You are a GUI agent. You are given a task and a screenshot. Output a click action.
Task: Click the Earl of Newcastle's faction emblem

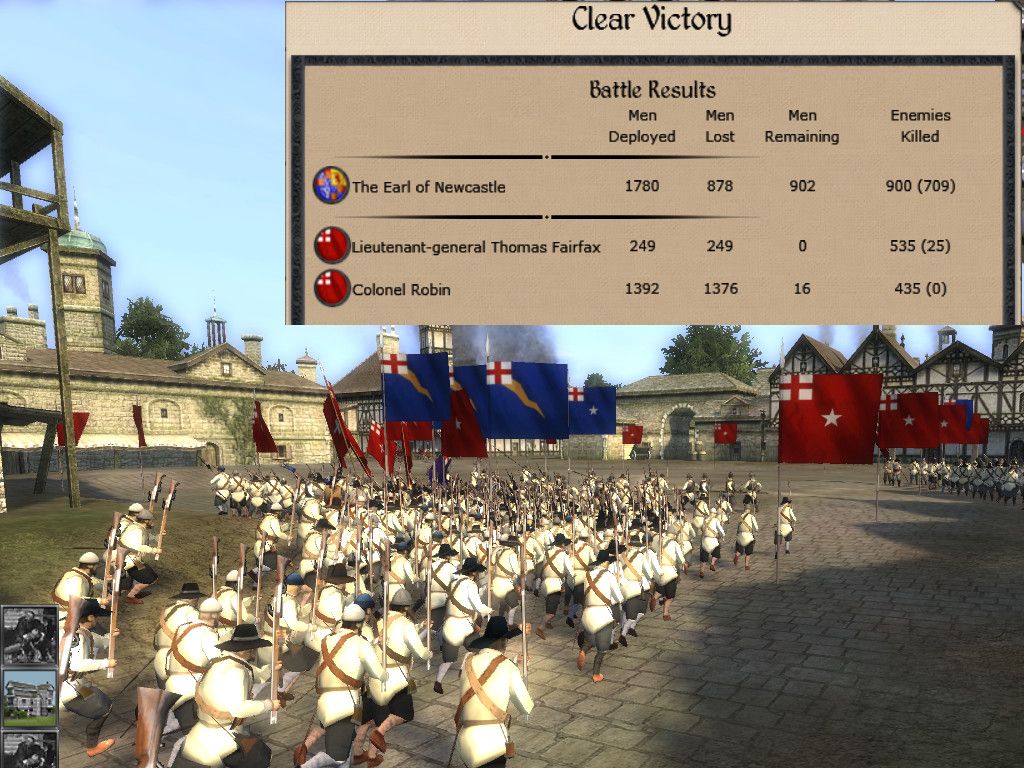tap(330, 186)
